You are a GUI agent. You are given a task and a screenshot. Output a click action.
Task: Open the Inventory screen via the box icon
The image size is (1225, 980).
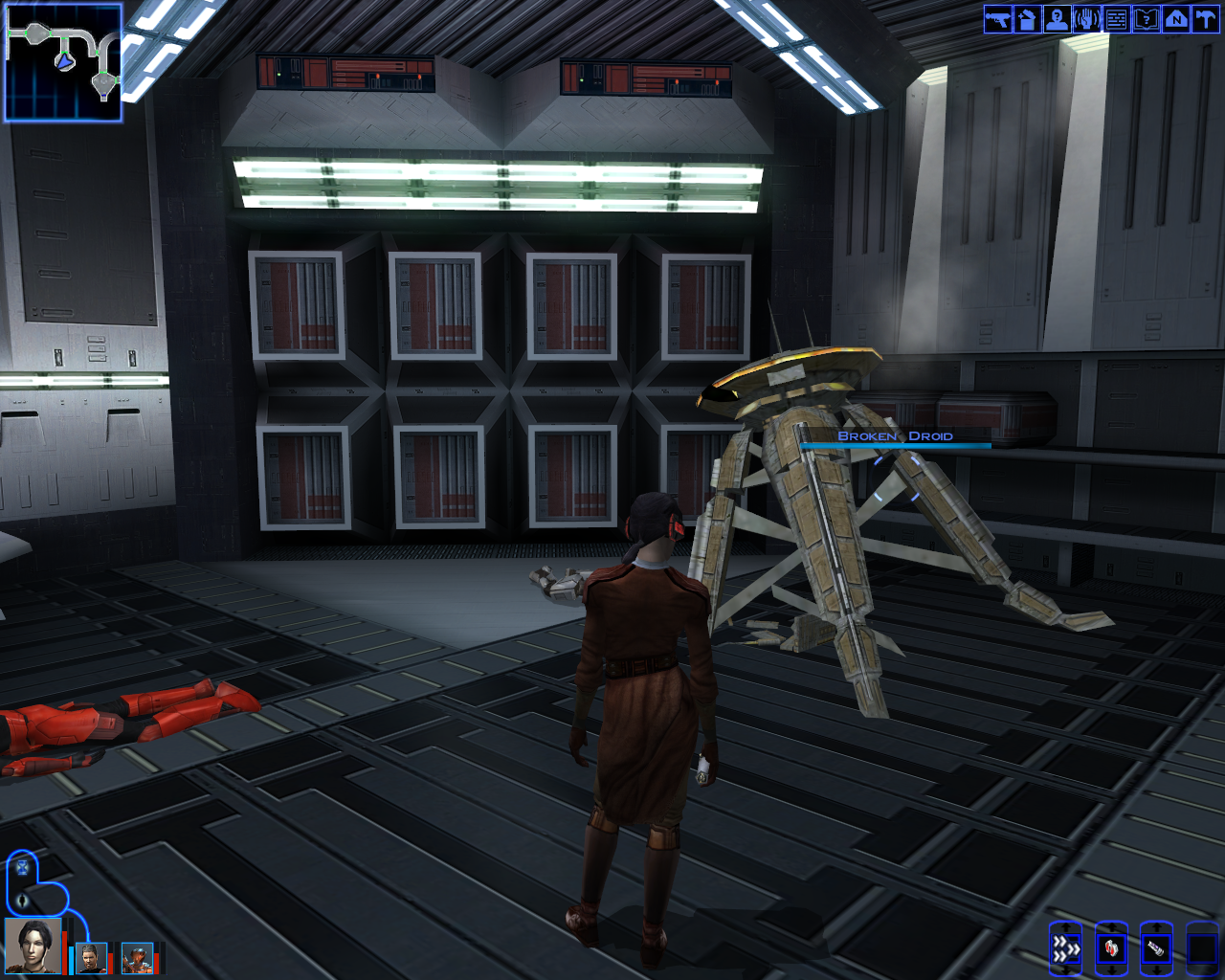1025,19
